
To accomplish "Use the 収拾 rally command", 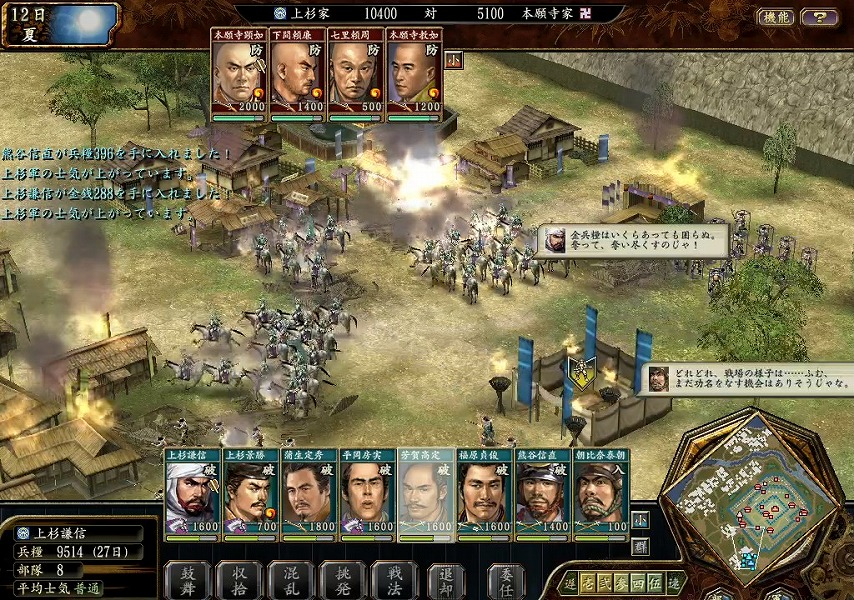I will pyautogui.click(x=241, y=579).
